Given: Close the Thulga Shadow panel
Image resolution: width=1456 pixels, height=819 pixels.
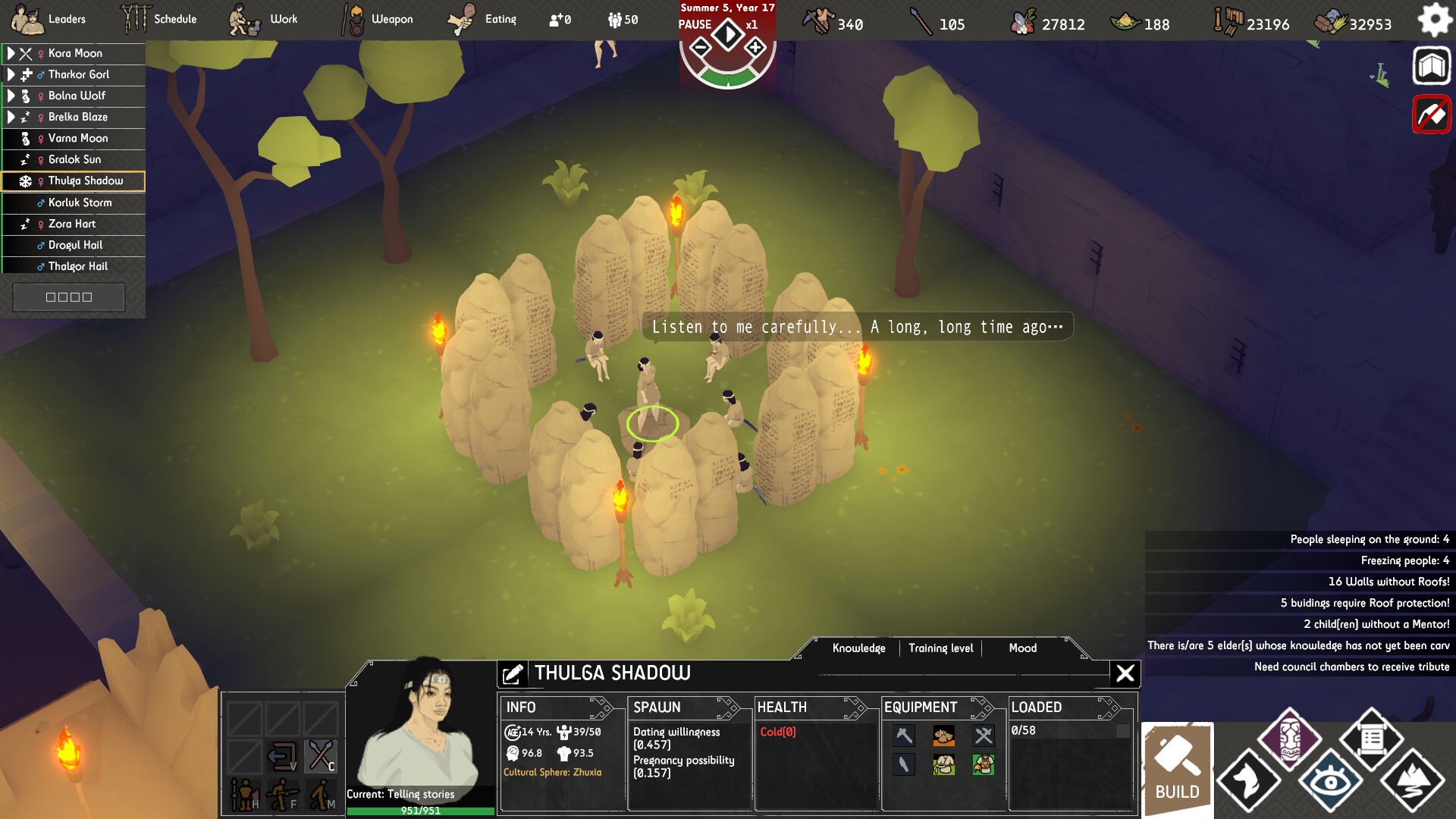Looking at the screenshot, I should 1125,673.
